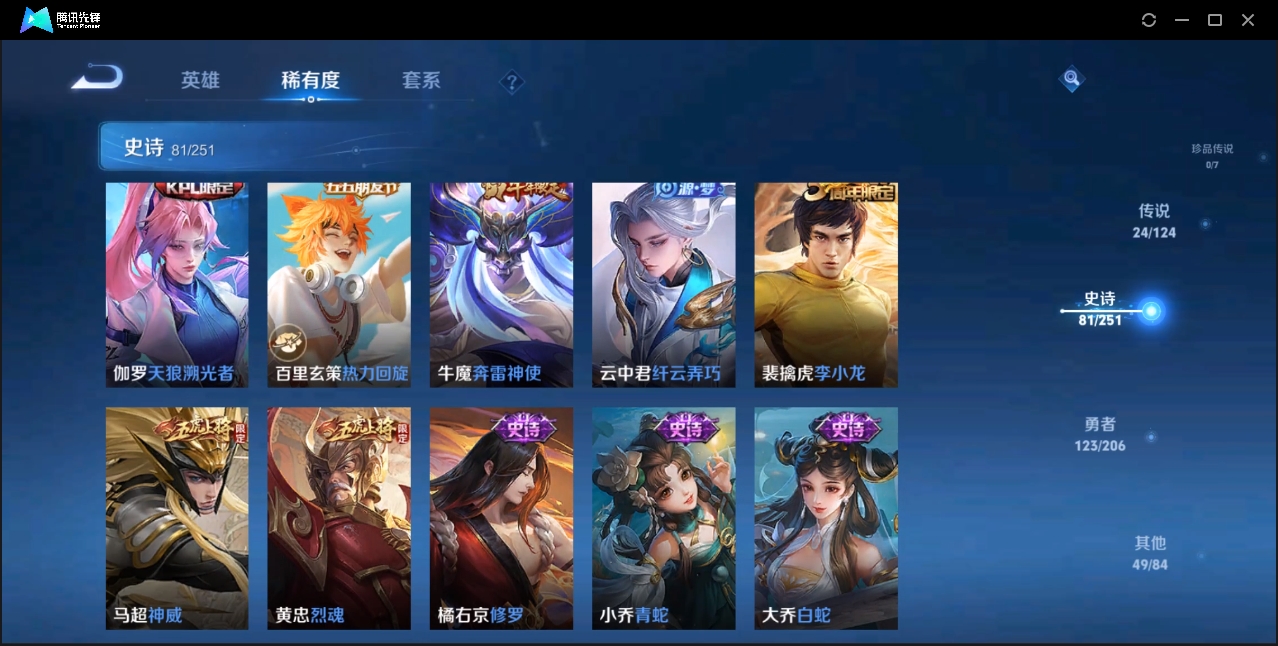Choose the 百里玄策 热力回旋 skin card
Screen dimensions: 1278x646
339,285
